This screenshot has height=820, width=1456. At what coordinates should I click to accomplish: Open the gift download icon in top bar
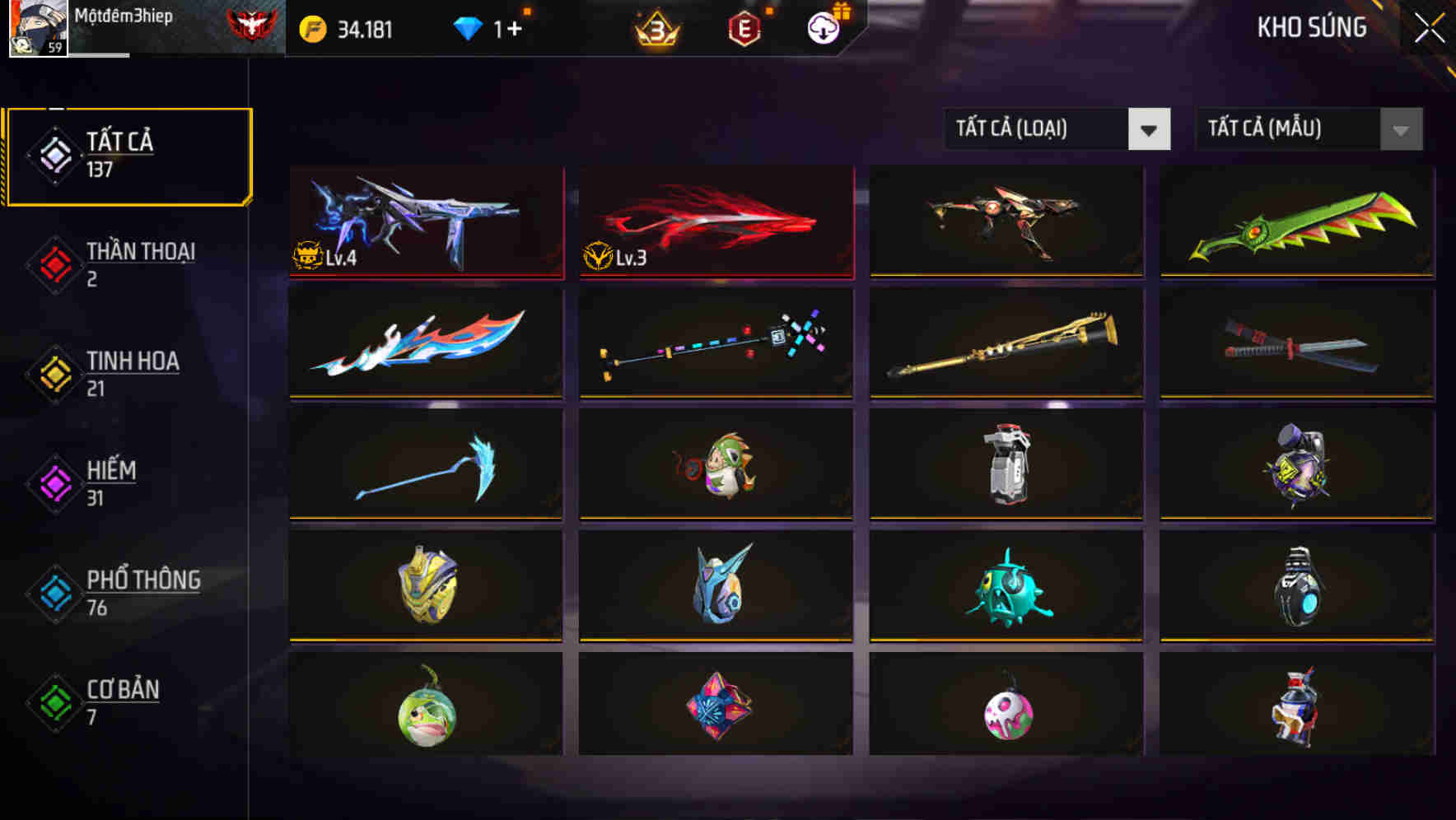pyautogui.click(x=823, y=27)
